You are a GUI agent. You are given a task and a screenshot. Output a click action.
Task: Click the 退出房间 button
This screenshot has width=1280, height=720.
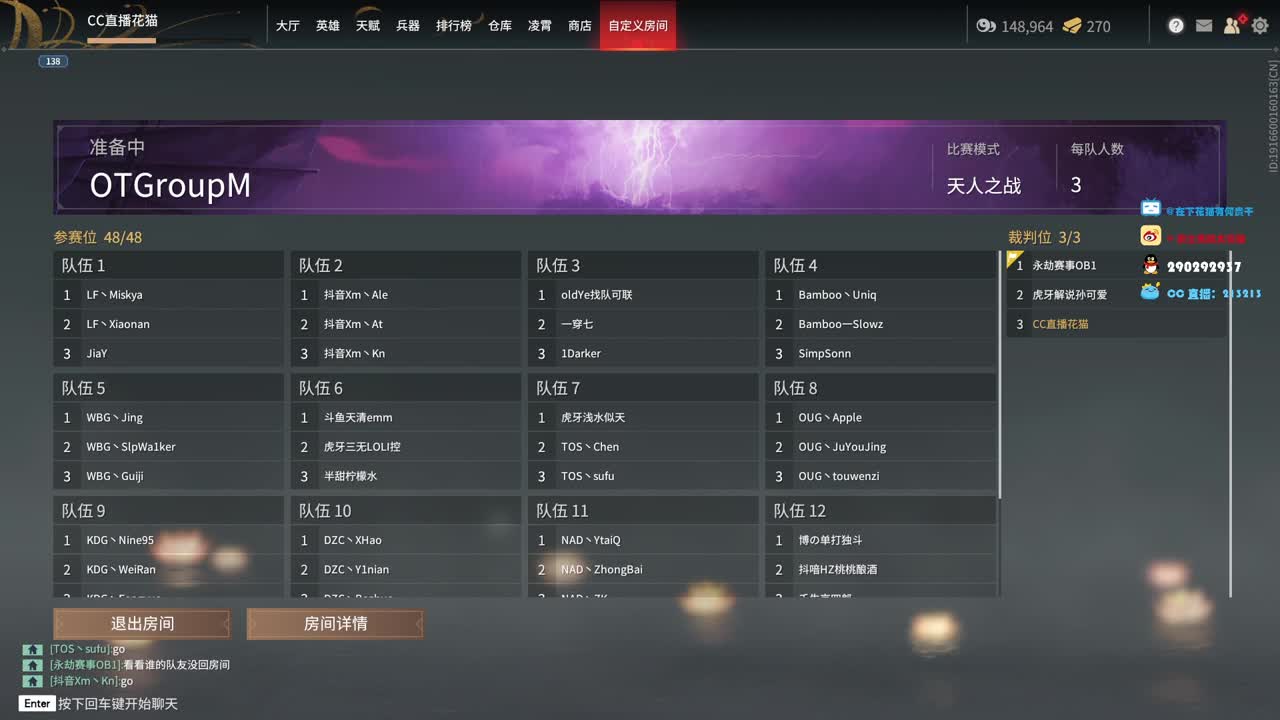point(140,623)
